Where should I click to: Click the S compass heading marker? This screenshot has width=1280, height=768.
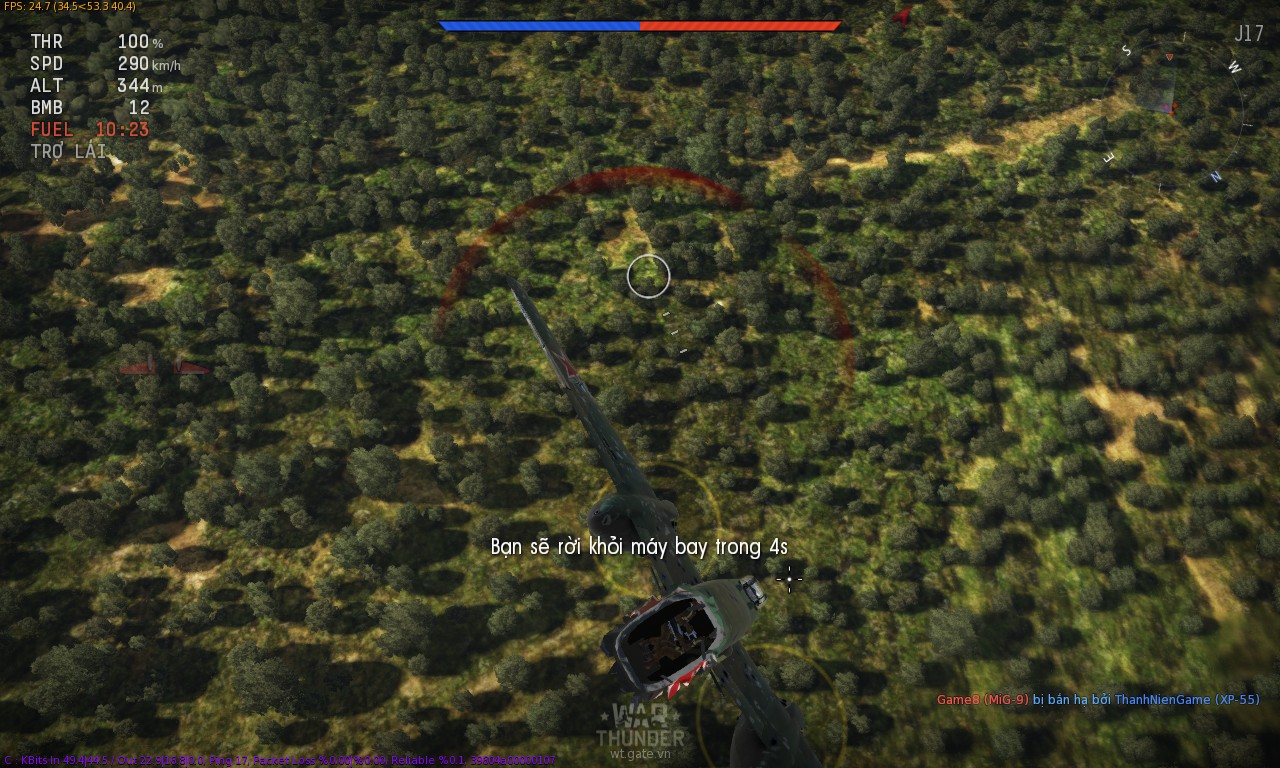[1127, 49]
